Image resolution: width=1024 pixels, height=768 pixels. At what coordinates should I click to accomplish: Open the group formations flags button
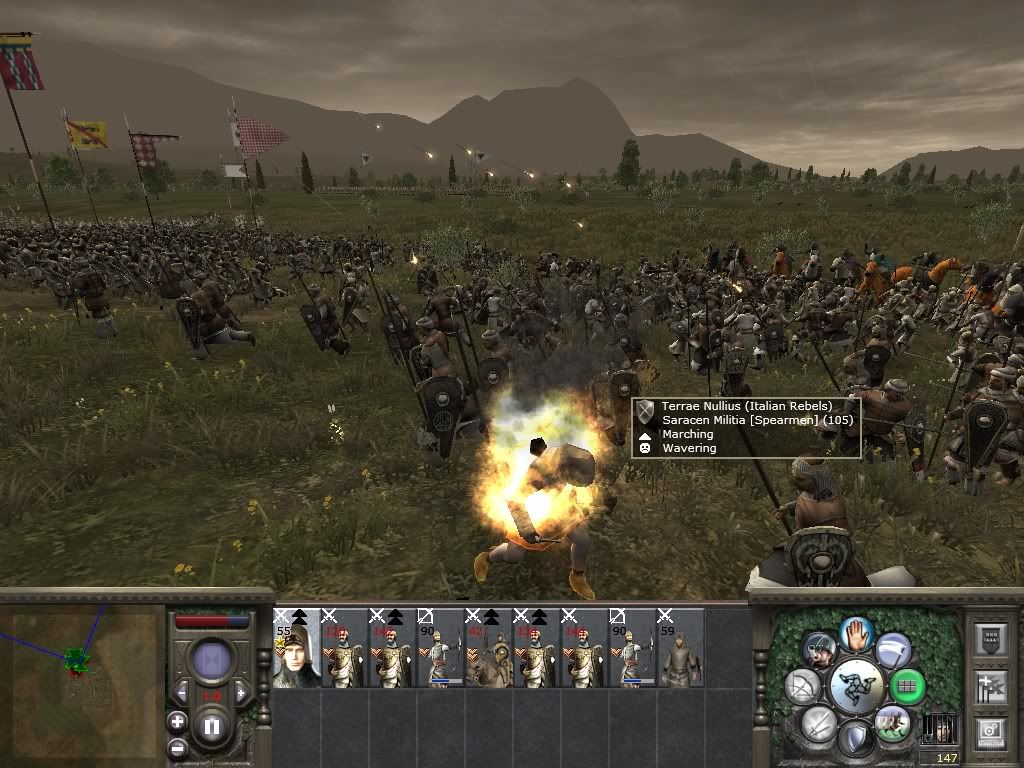click(989, 685)
